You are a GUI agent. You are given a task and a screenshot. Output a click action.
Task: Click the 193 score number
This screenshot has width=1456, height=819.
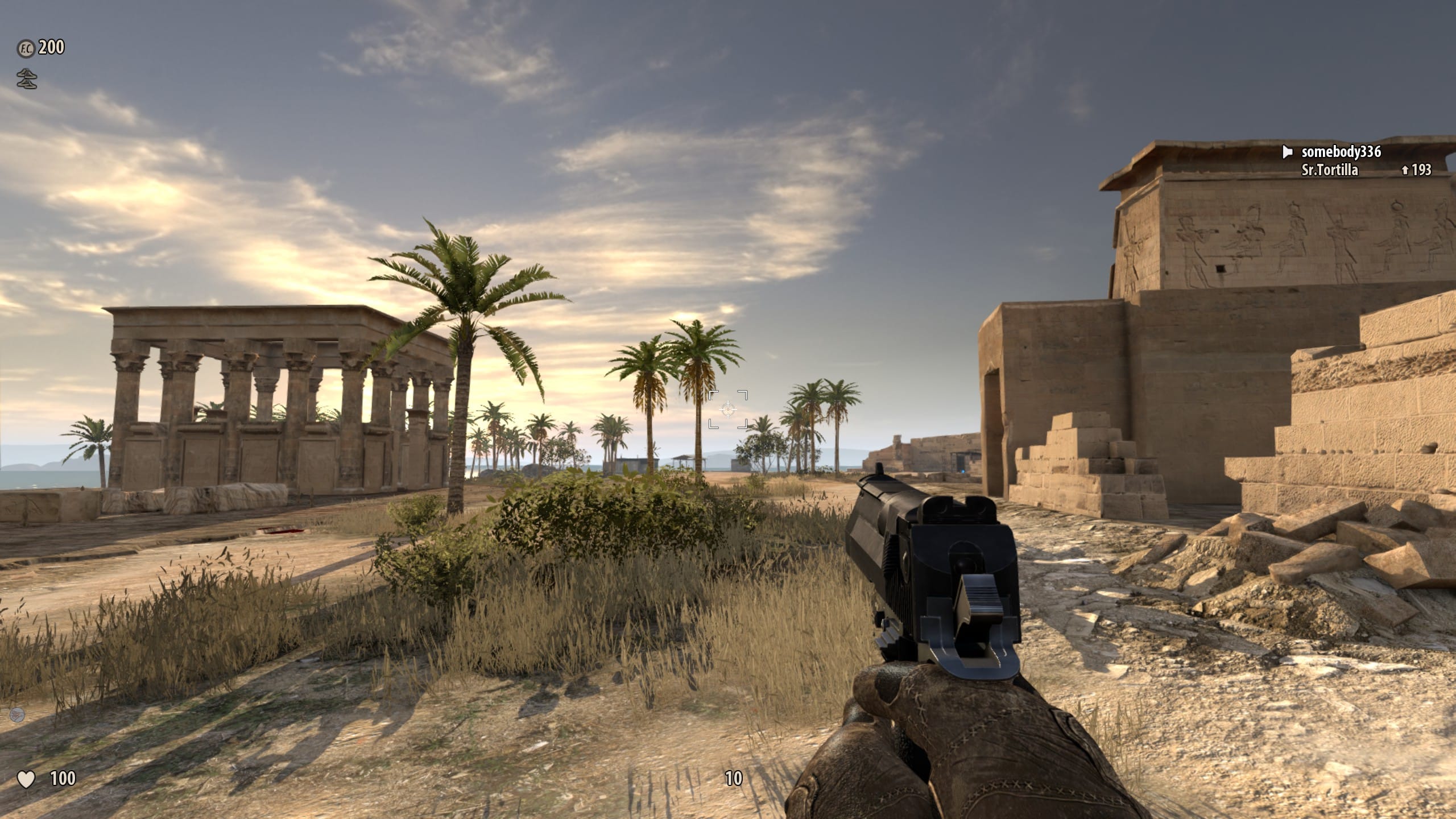pyautogui.click(x=1424, y=172)
